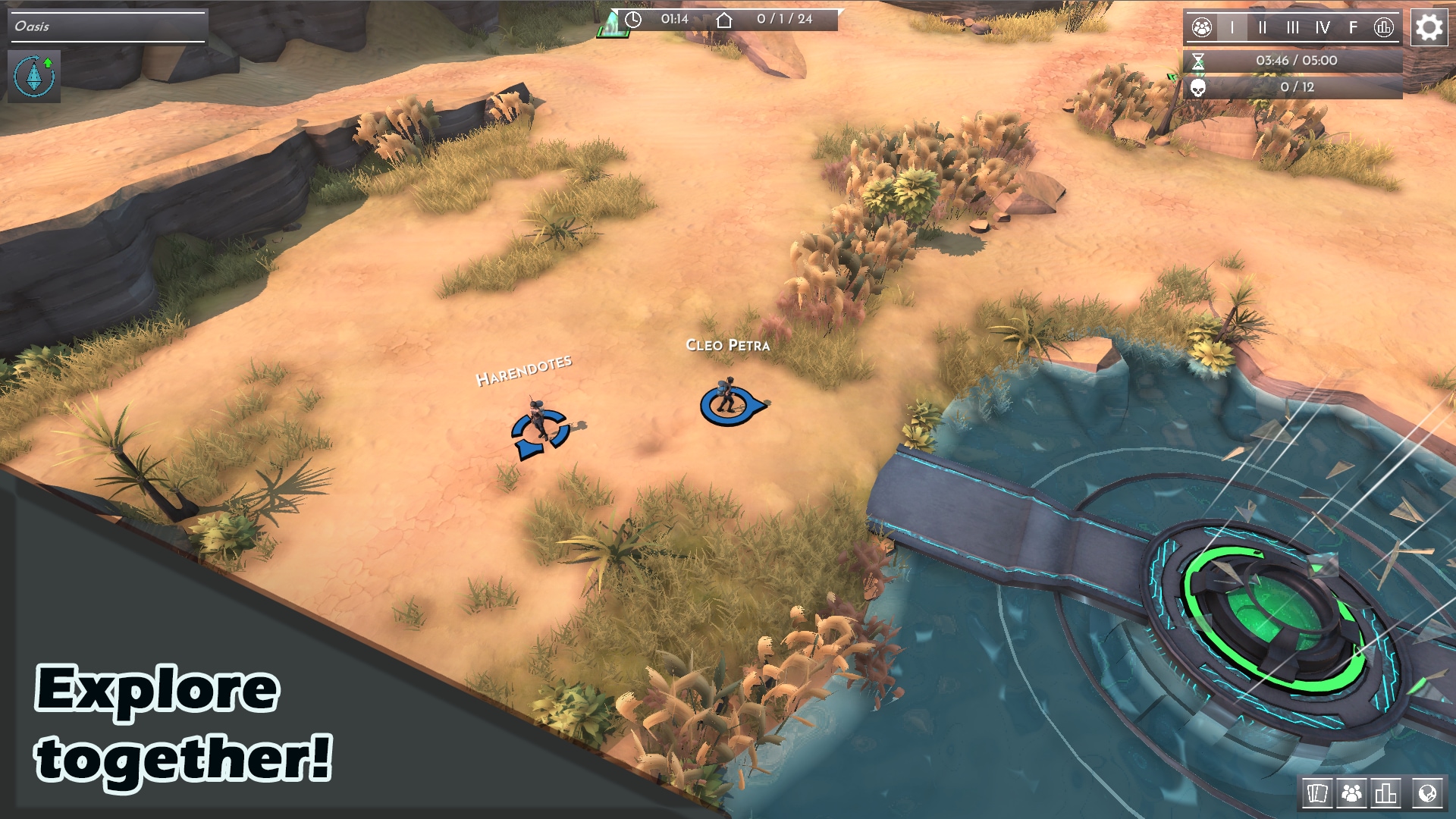Select the F final round tab
The width and height of the screenshot is (1456, 819).
point(1354,28)
